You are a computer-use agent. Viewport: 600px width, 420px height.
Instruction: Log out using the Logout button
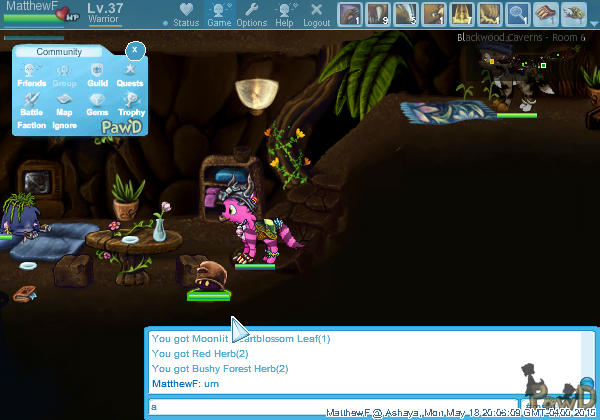point(317,14)
